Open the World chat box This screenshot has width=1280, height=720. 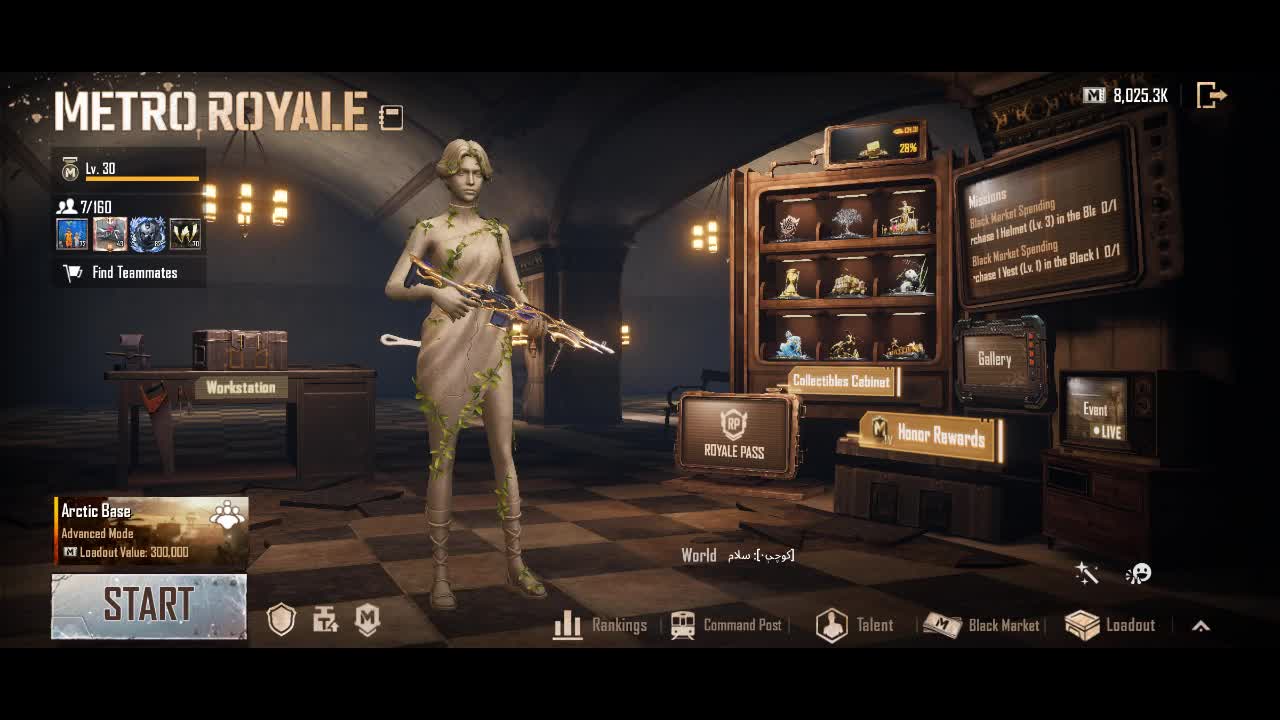(x=738, y=555)
